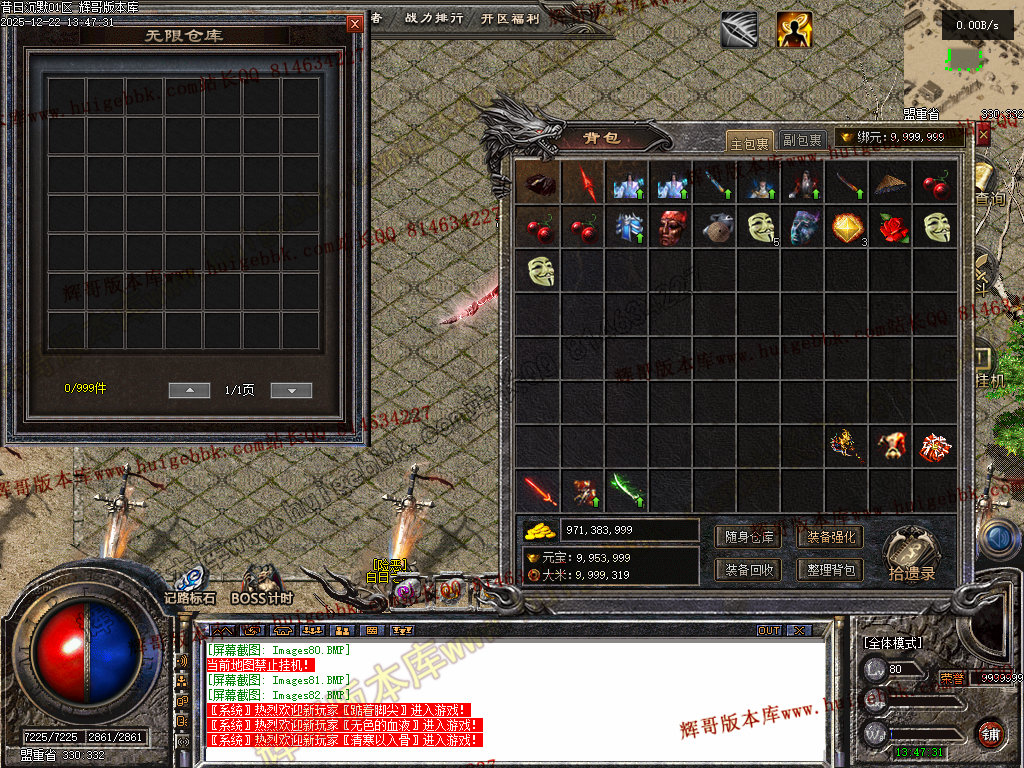Click the 装备回收 equipment recycle button
1024x768 pixels.
749,569
